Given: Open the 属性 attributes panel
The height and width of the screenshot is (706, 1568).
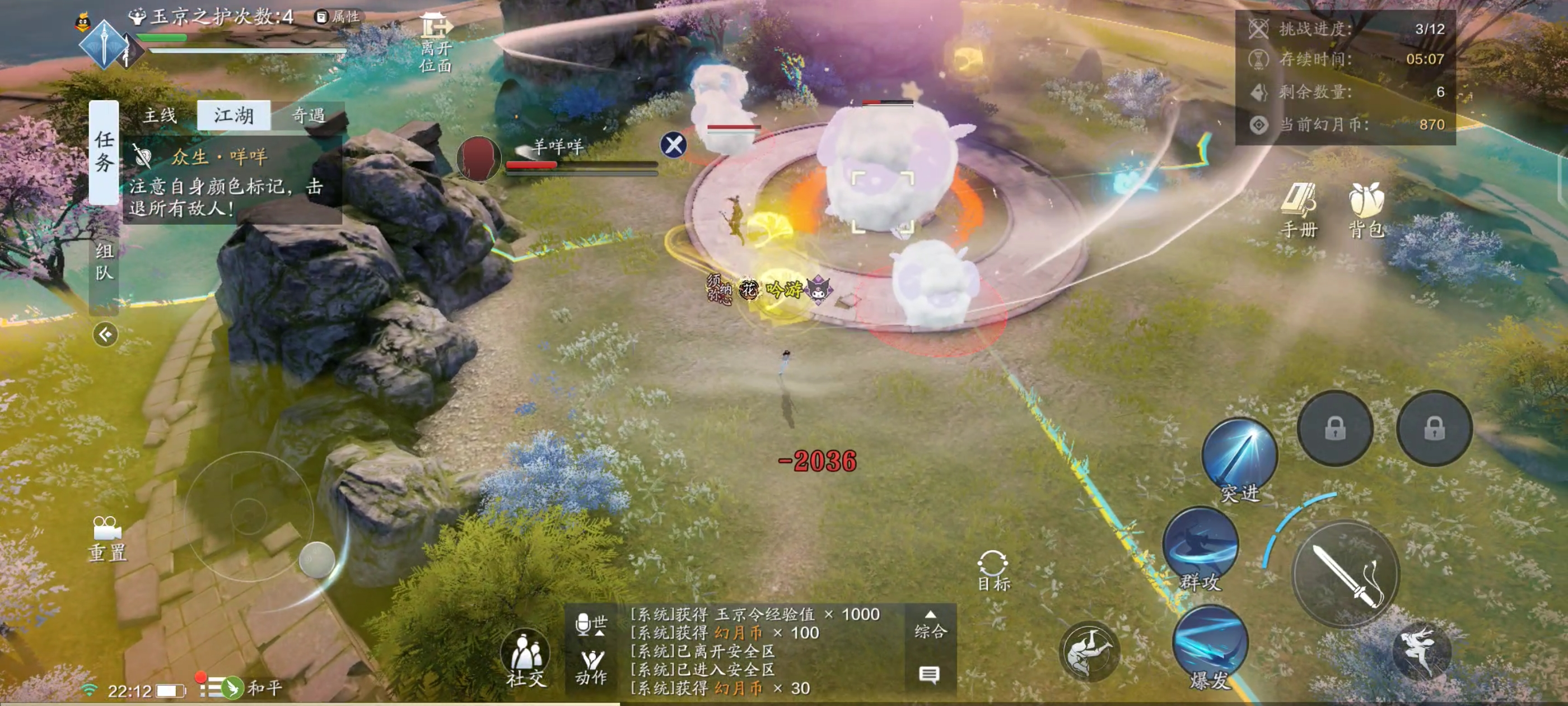Looking at the screenshot, I should [x=338, y=17].
